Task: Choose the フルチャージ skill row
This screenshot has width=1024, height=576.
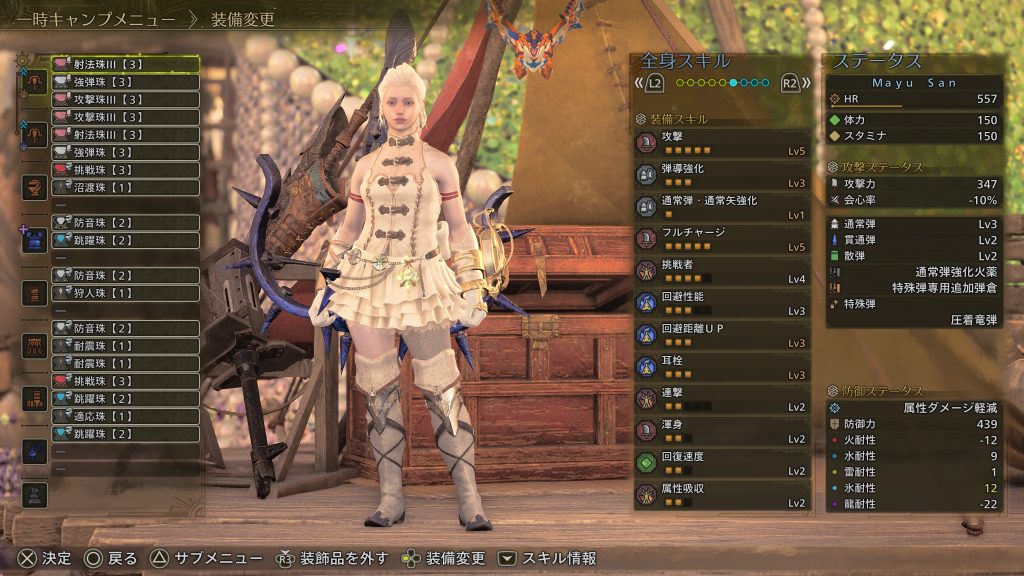Action: pos(721,239)
